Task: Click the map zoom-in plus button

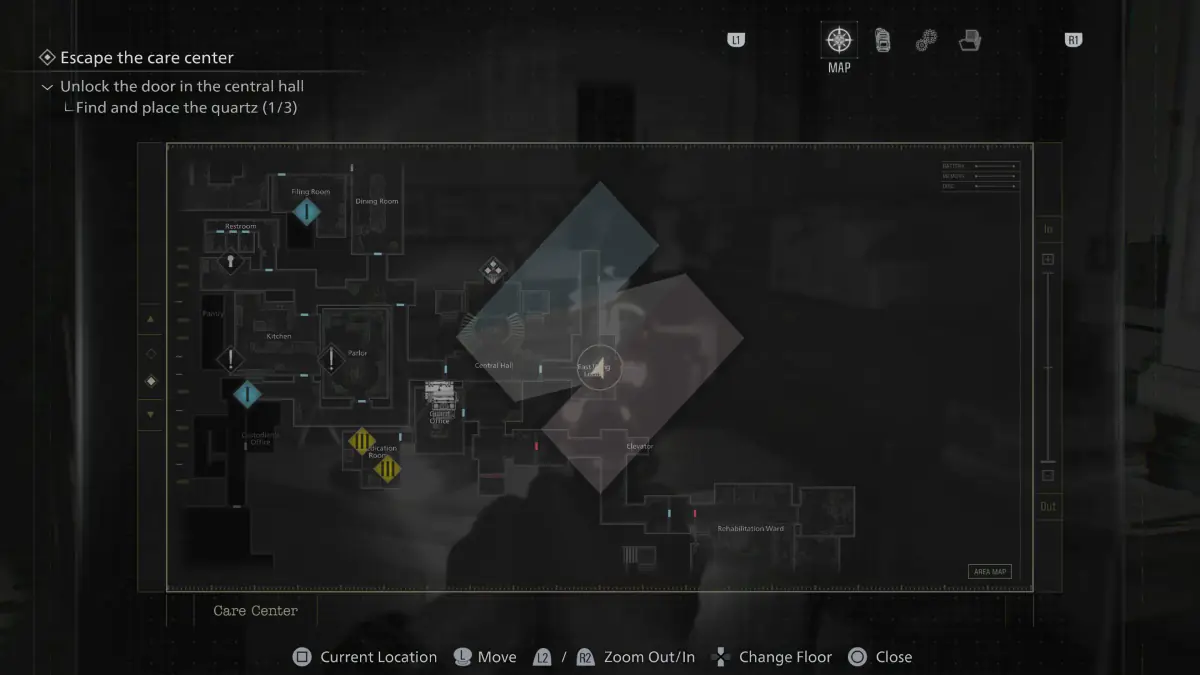Action: click(x=1048, y=260)
